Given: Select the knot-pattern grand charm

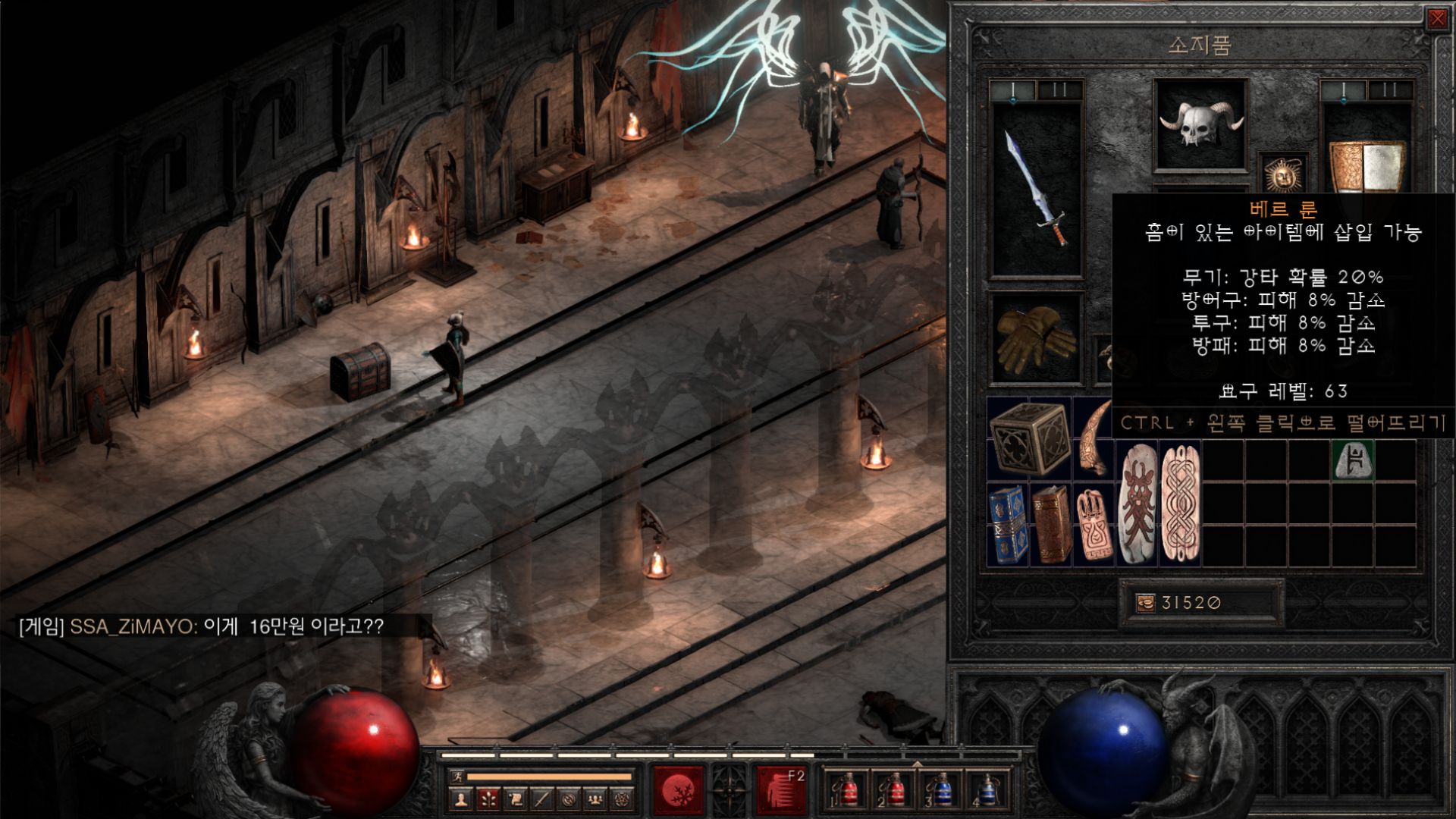Looking at the screenshot, I should pos(1180,504).
